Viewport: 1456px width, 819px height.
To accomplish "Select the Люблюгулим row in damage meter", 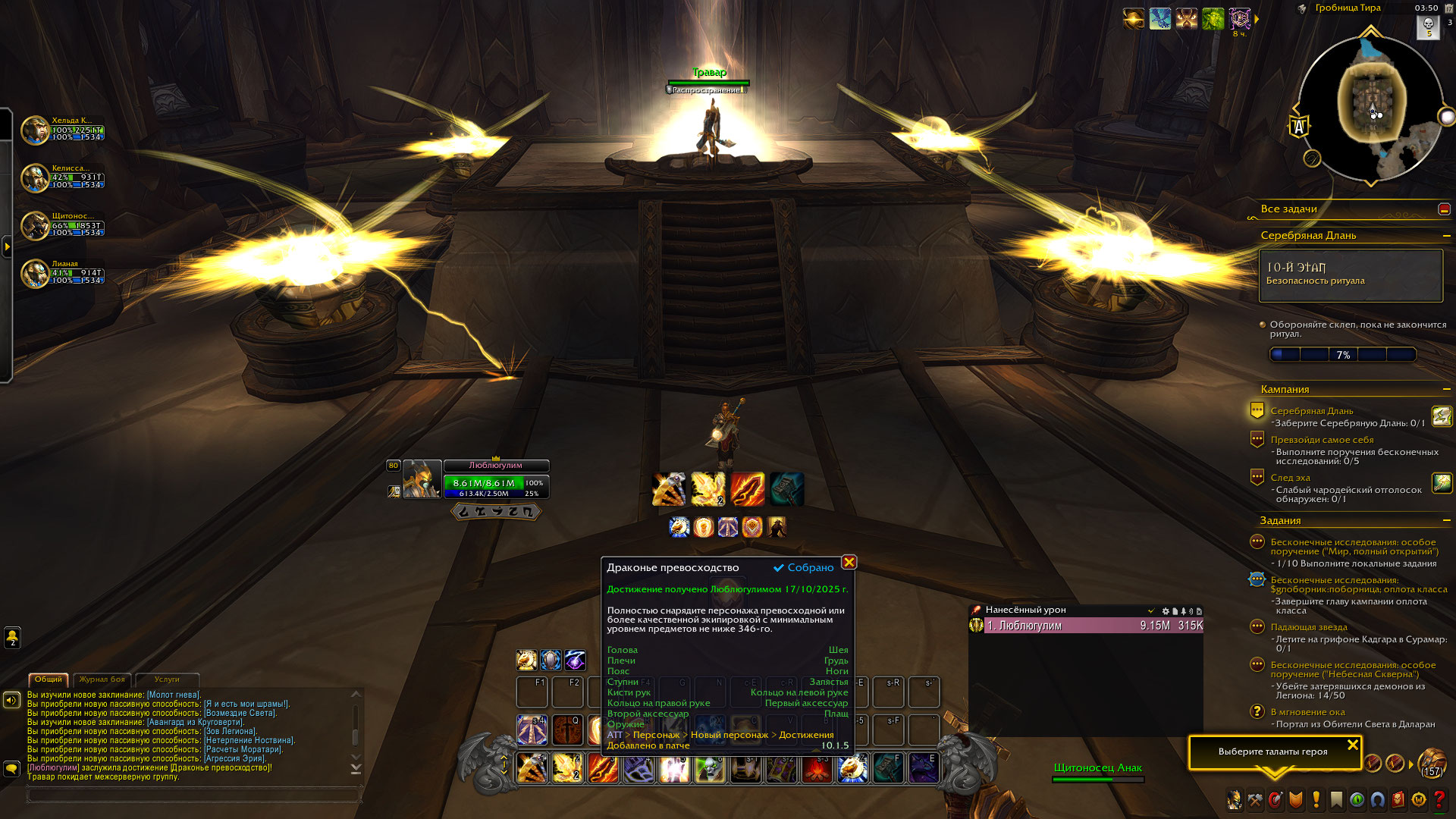I will tap(1092, 626).
